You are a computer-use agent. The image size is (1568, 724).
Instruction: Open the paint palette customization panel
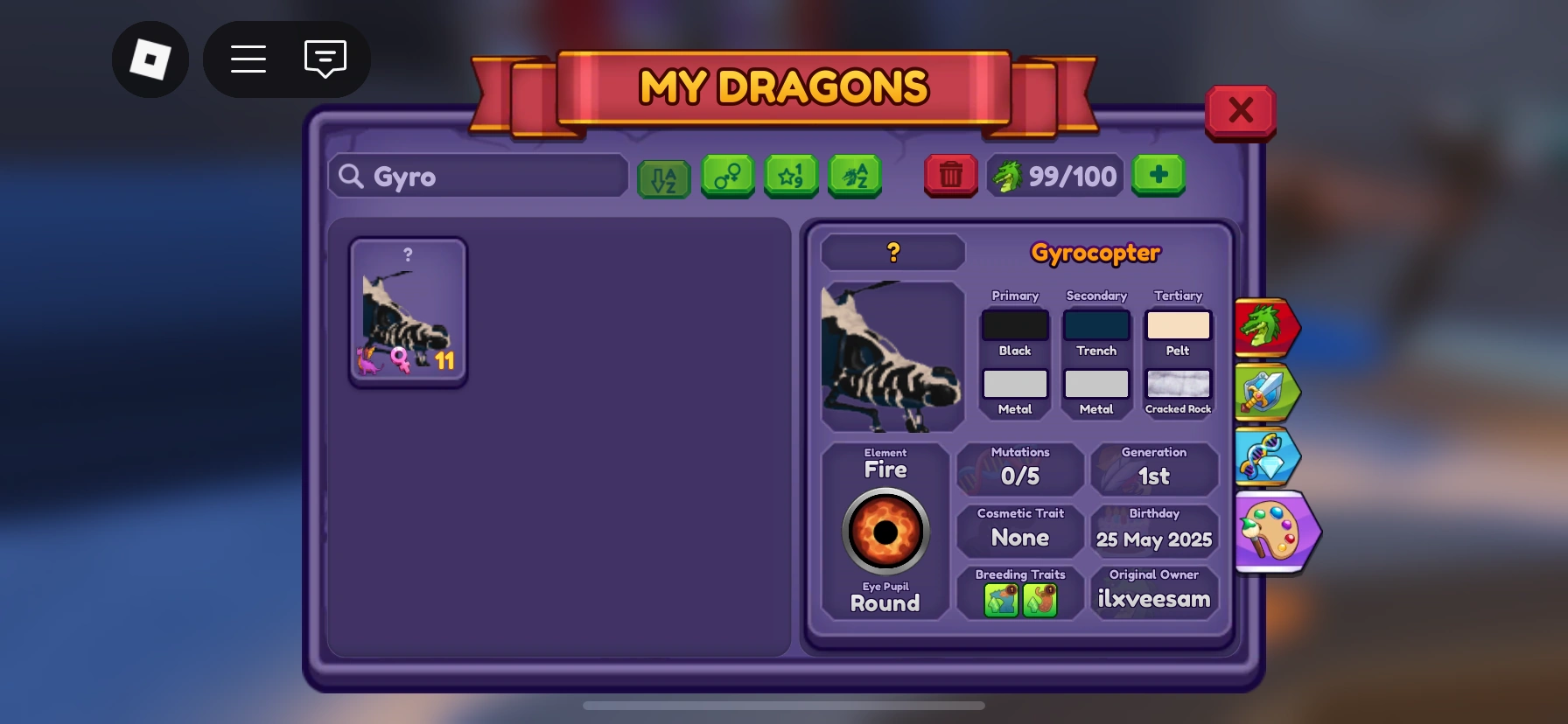click(1276, 532)
